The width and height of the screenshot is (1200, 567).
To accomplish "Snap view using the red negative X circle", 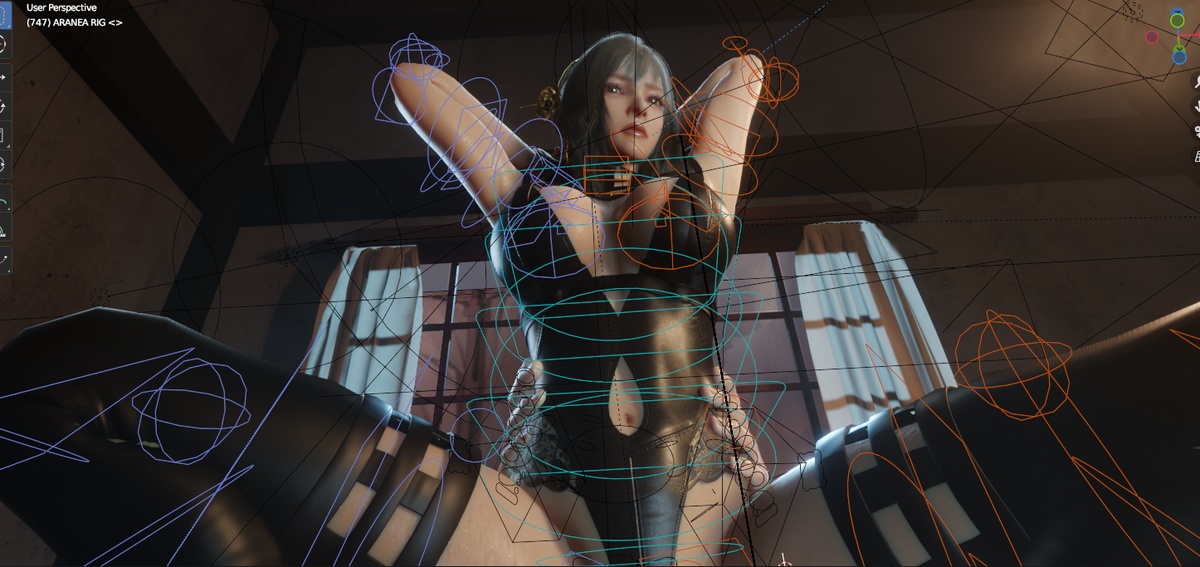I will (x=1152, y=37).
